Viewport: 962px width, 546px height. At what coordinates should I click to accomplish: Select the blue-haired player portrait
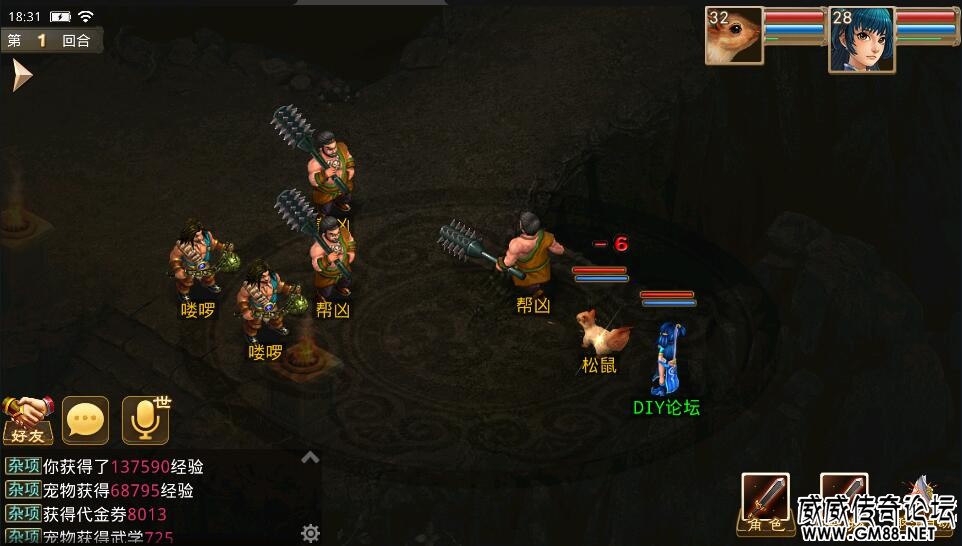click(x=861, y=40)
